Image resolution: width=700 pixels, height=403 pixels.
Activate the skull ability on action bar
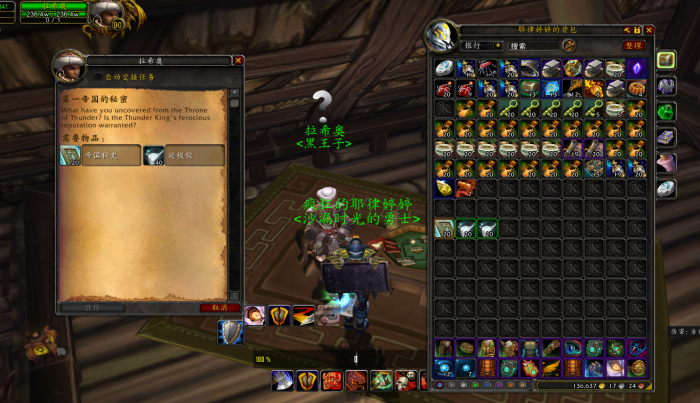tap(406, 380)
